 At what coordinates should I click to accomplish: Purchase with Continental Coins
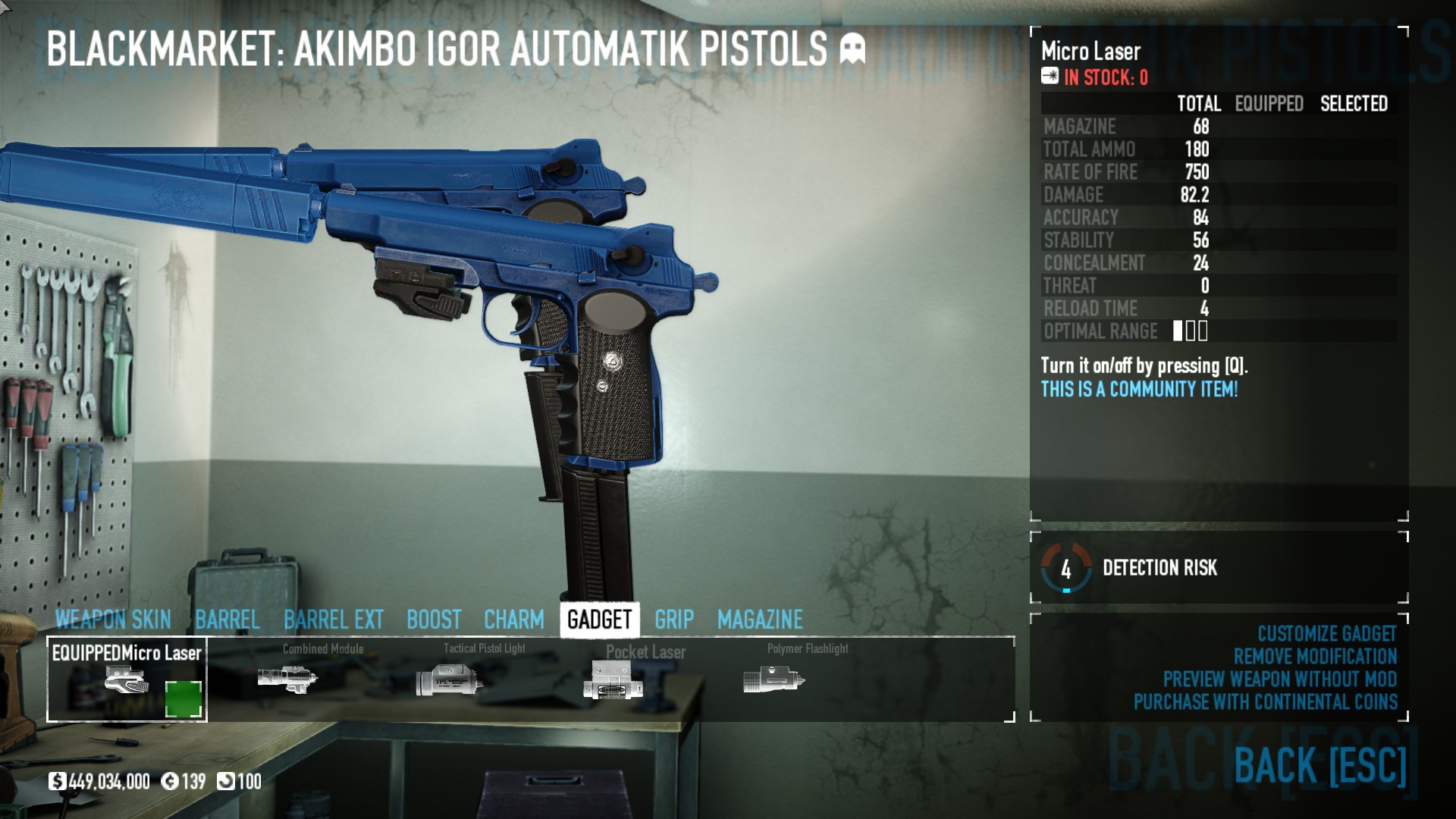coord(1265,702)
